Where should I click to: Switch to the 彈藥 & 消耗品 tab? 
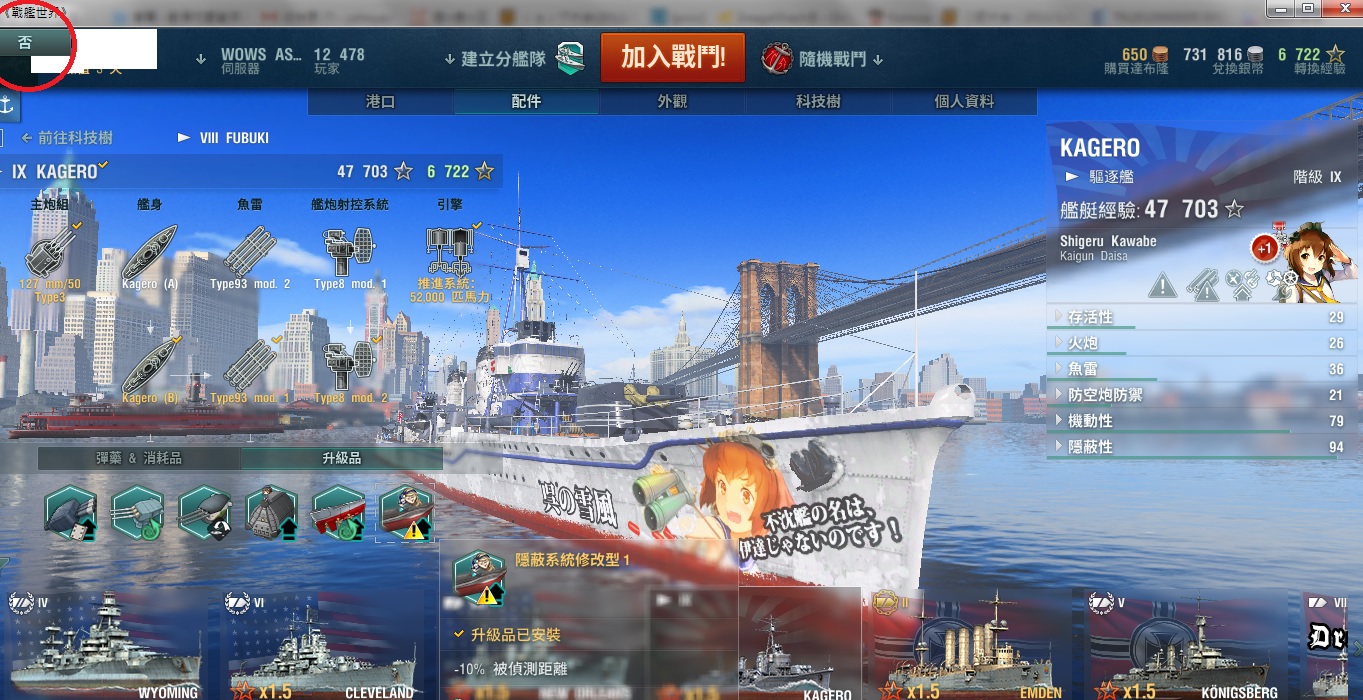click(139, 458)
